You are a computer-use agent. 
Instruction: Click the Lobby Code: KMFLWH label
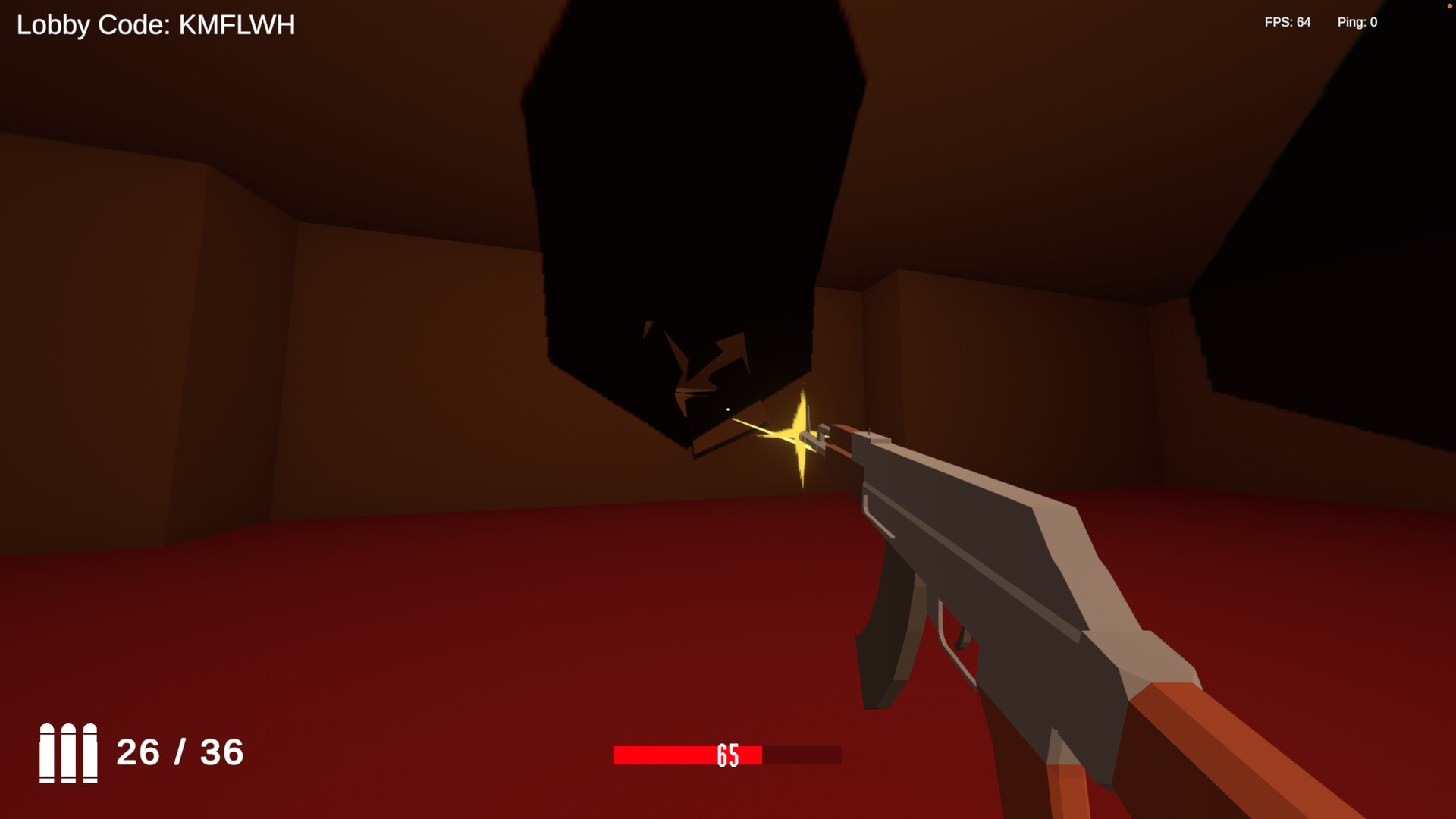click(x=155, y=24)
